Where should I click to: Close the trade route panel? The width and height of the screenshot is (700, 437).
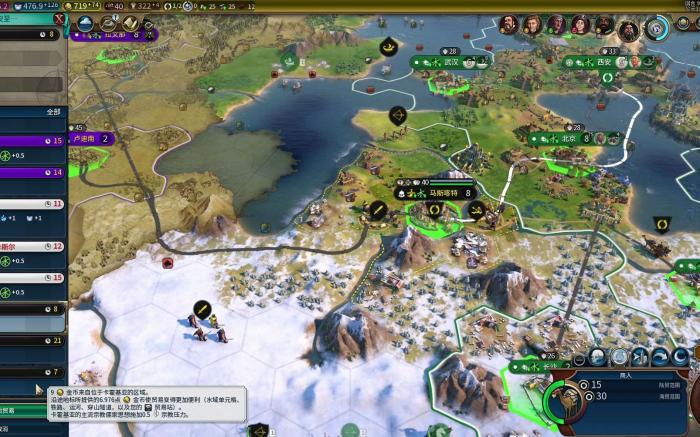[x=60, y=19]
